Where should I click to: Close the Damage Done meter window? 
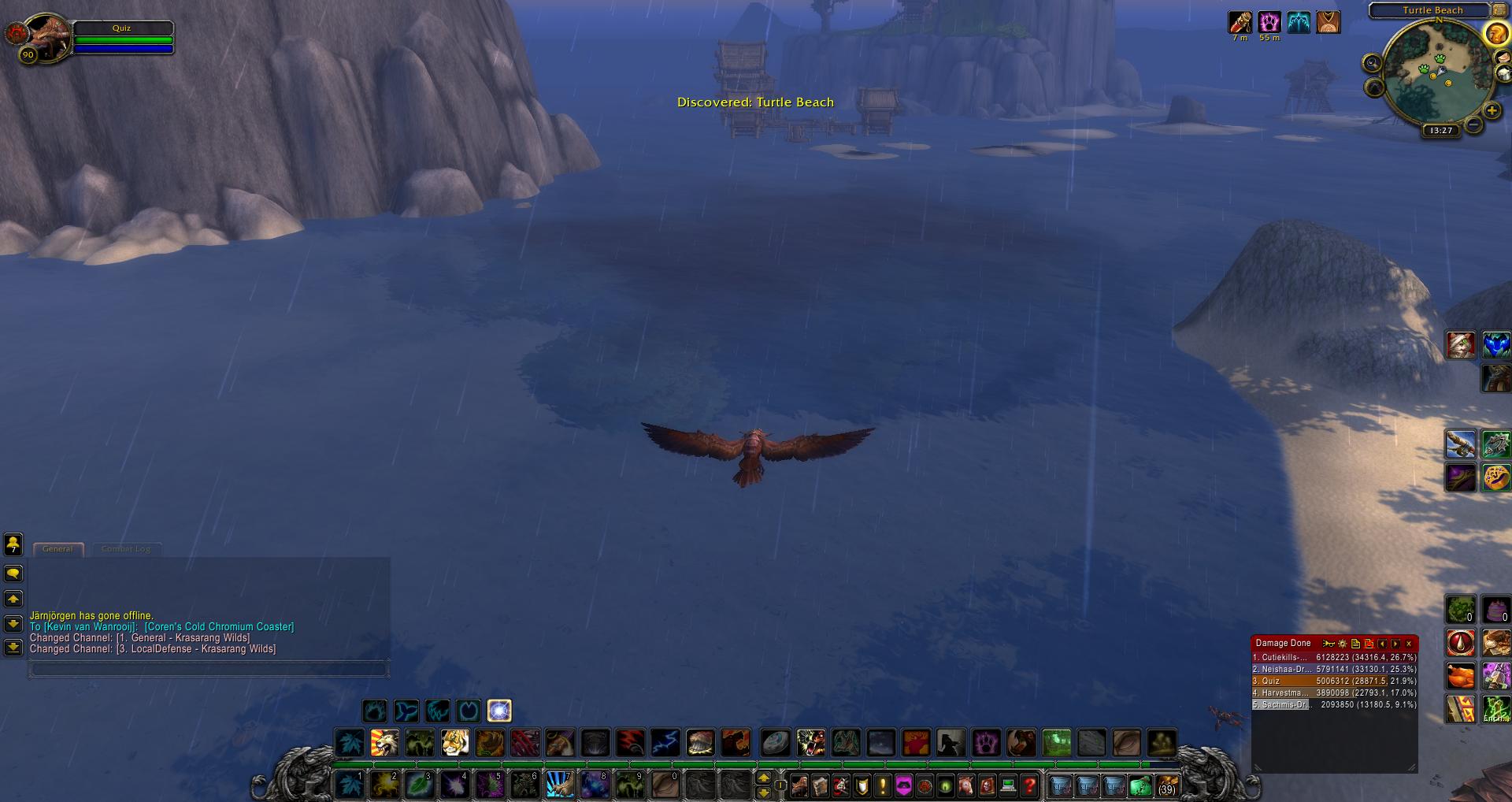click(1409, 644)
